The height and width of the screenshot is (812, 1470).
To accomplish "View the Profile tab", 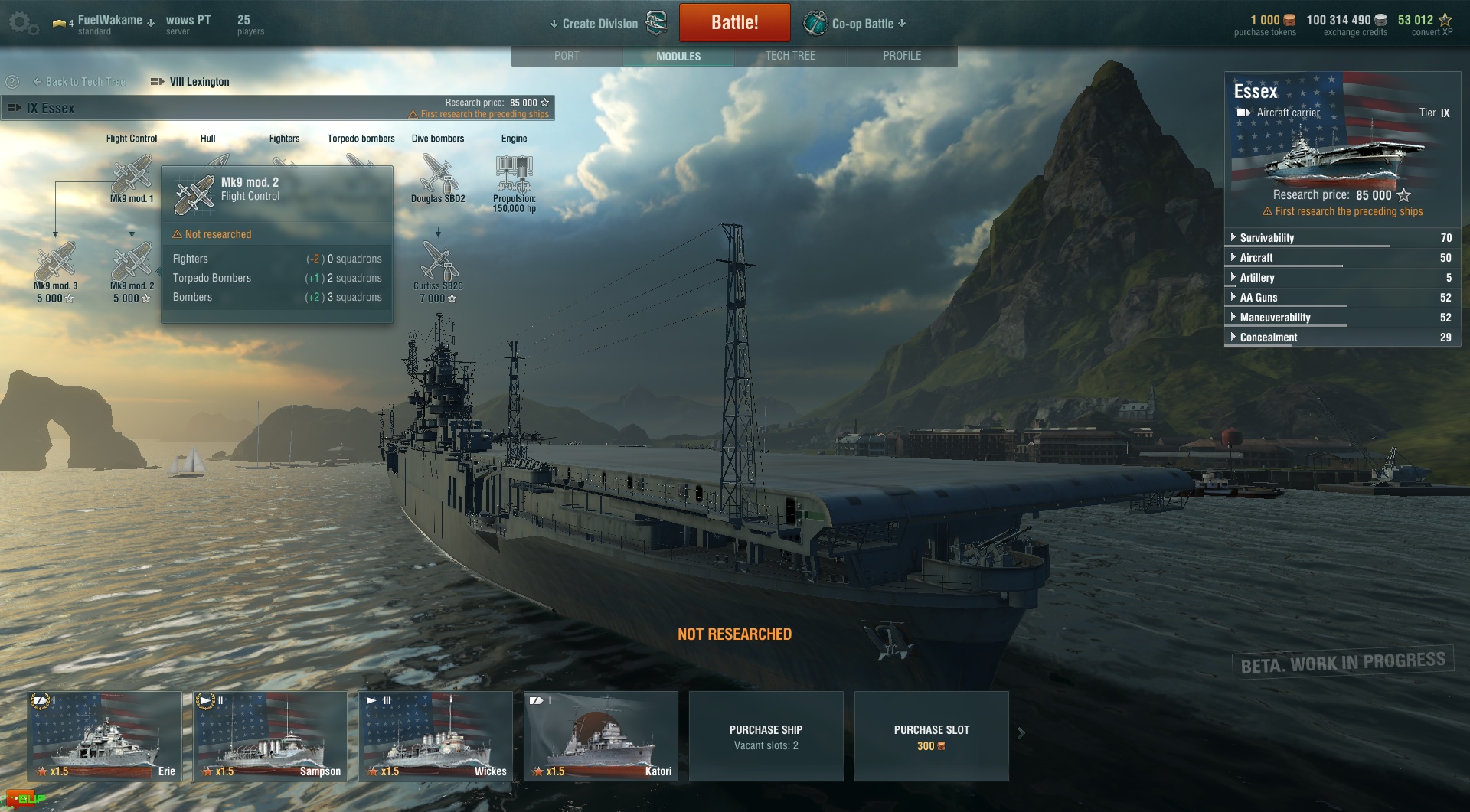I will (902, 56).
